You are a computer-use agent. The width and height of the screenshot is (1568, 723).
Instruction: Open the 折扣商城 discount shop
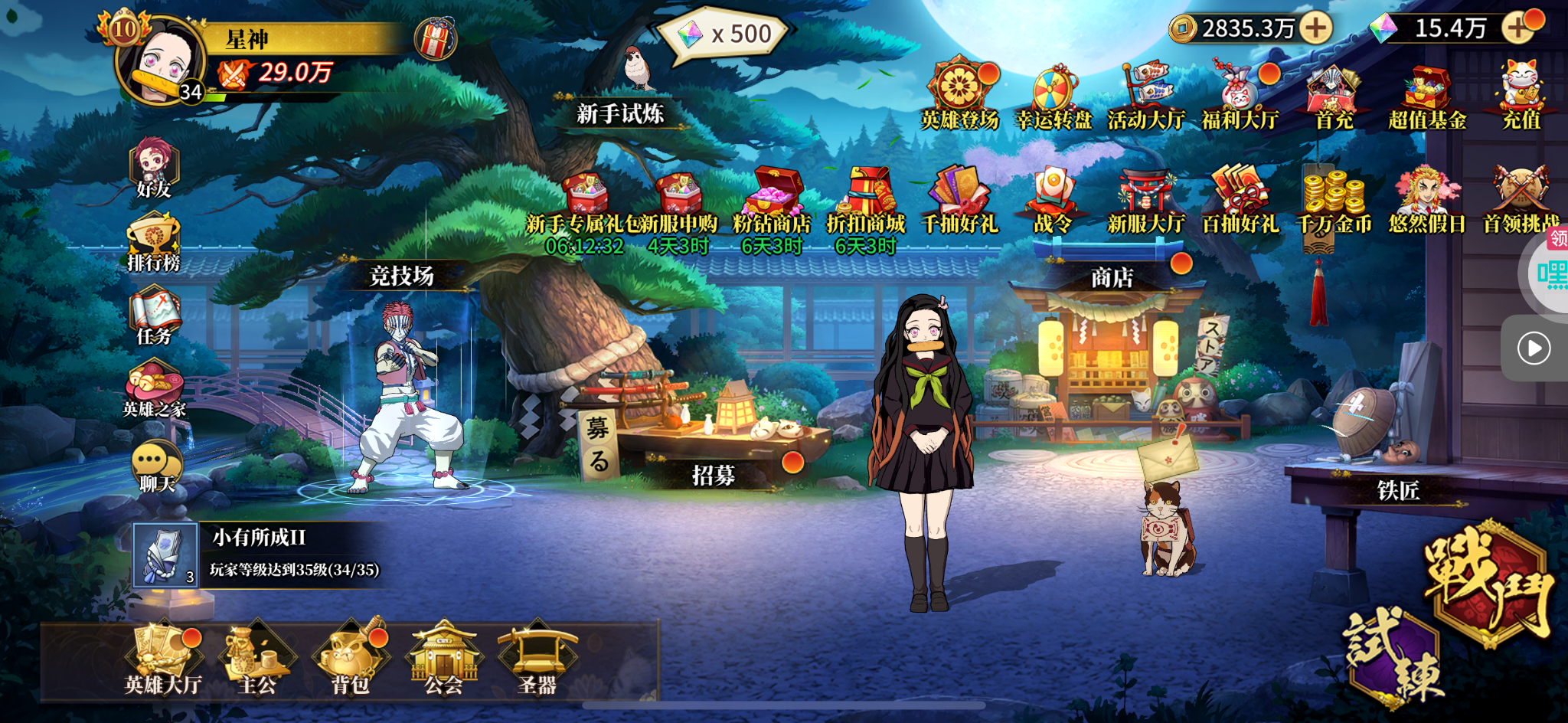tap(866, 201)
